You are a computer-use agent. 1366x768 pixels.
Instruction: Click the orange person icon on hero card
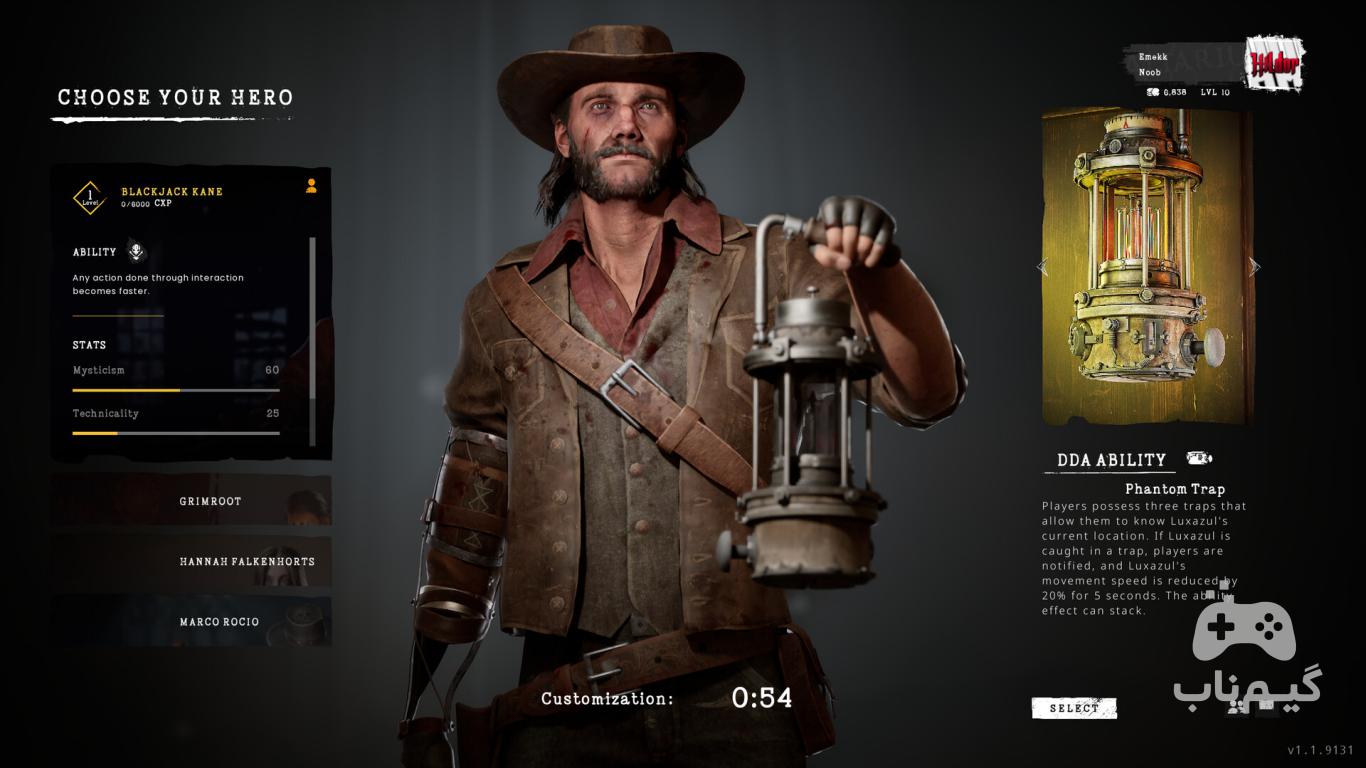point(311,185)
